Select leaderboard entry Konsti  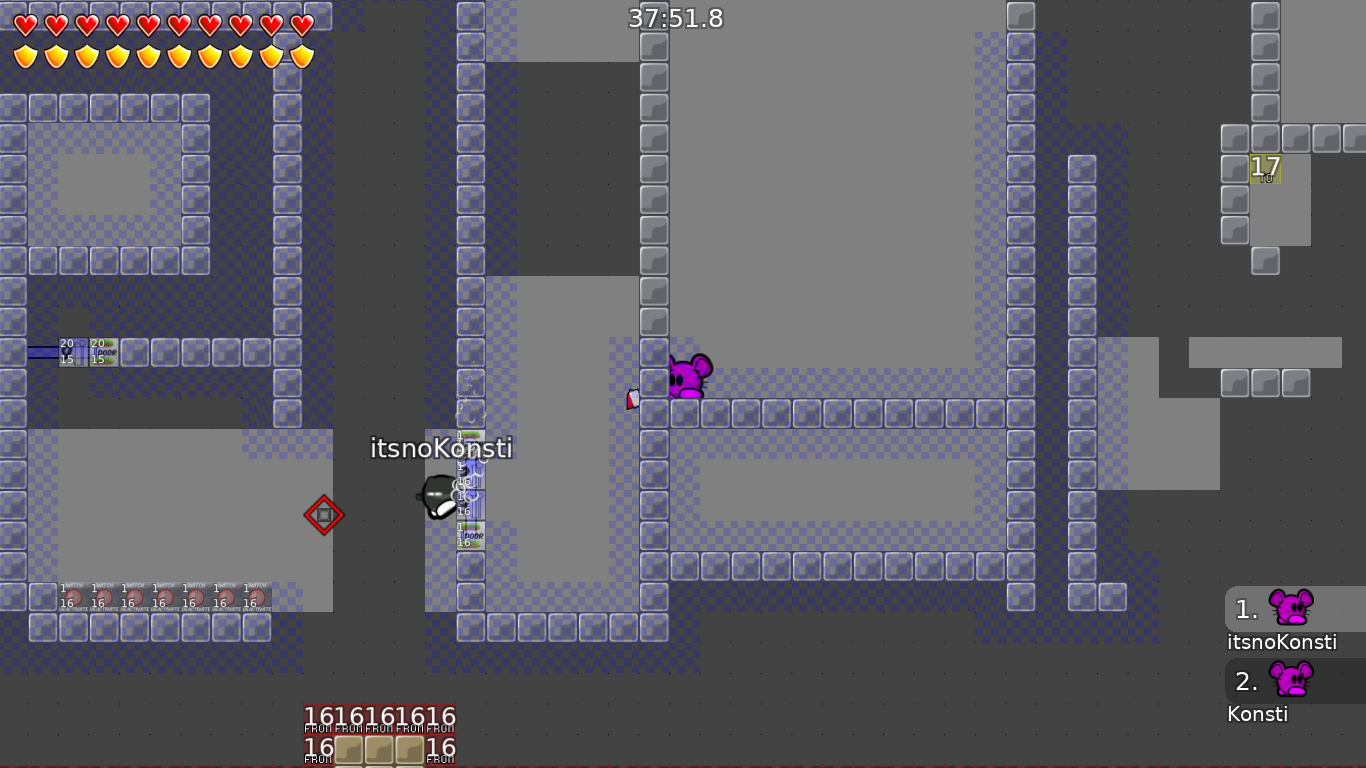(x=1258, y=713)
